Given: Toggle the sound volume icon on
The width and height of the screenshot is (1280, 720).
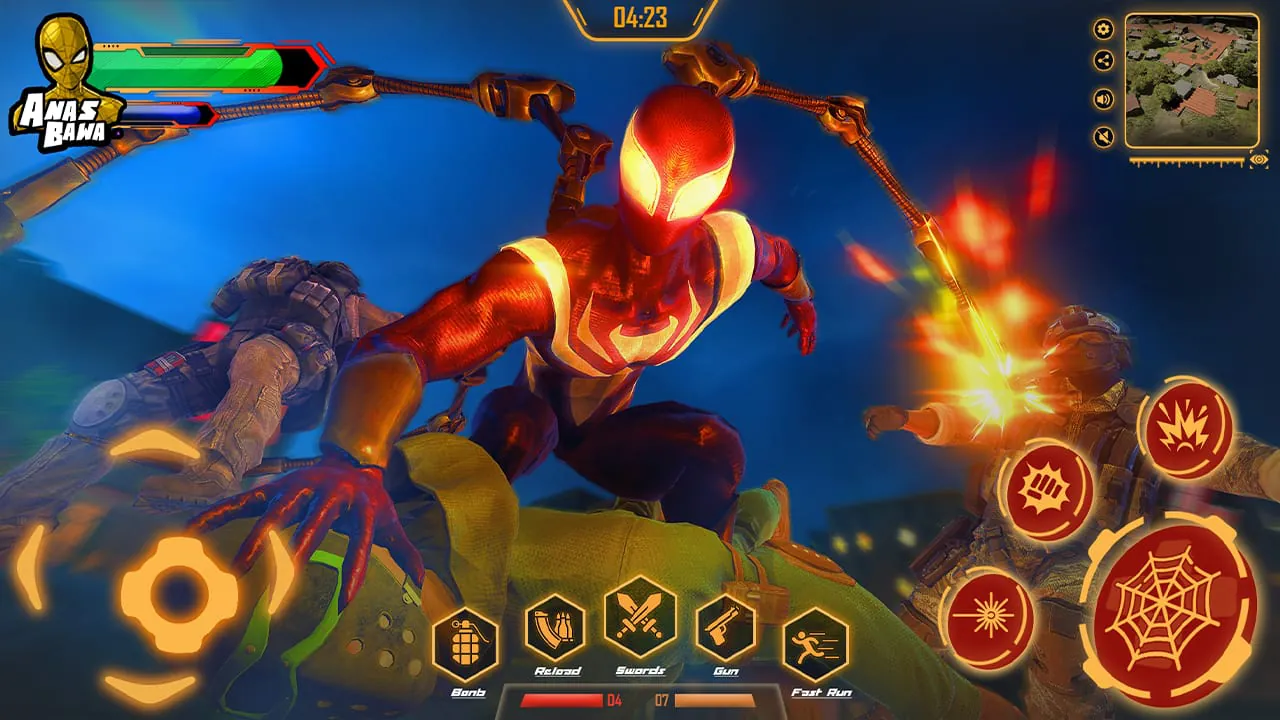Looking at the screenshot, I should 1101,100.
